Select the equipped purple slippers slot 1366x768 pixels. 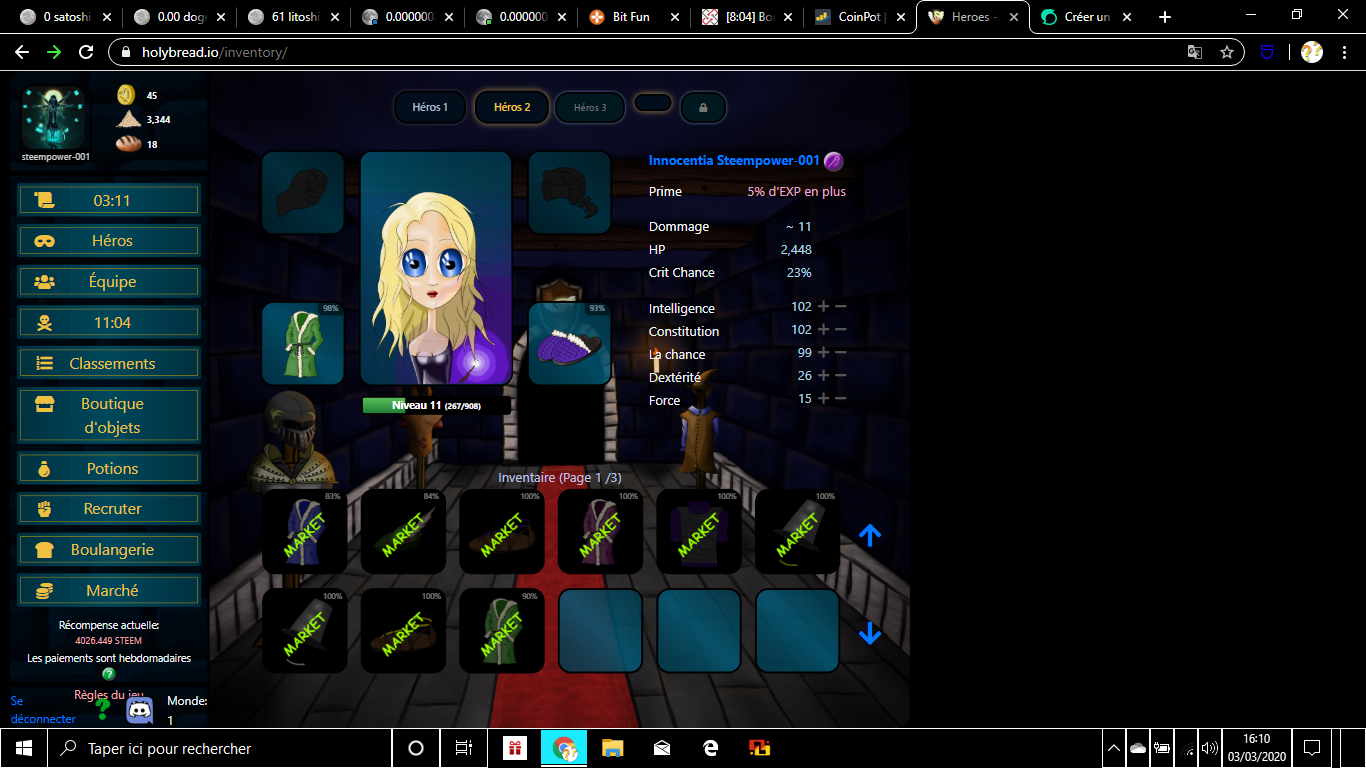point(569,344)
